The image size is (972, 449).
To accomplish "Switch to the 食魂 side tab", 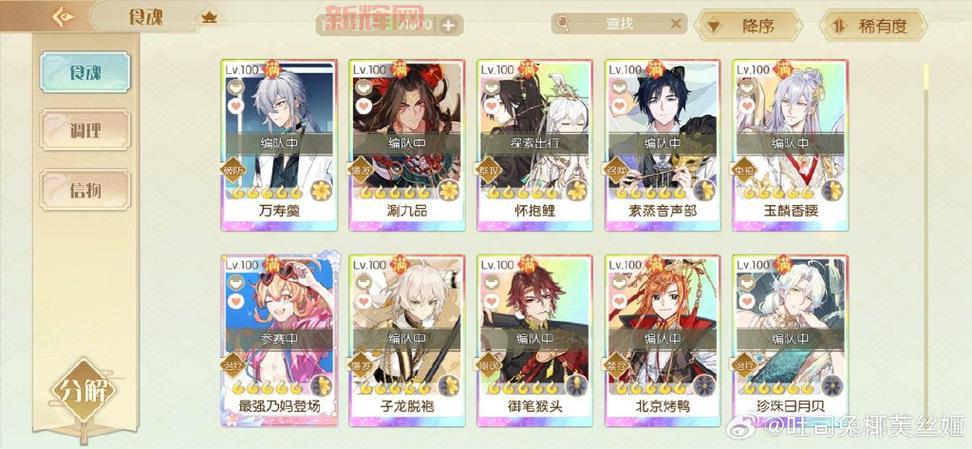I will 85,70.
